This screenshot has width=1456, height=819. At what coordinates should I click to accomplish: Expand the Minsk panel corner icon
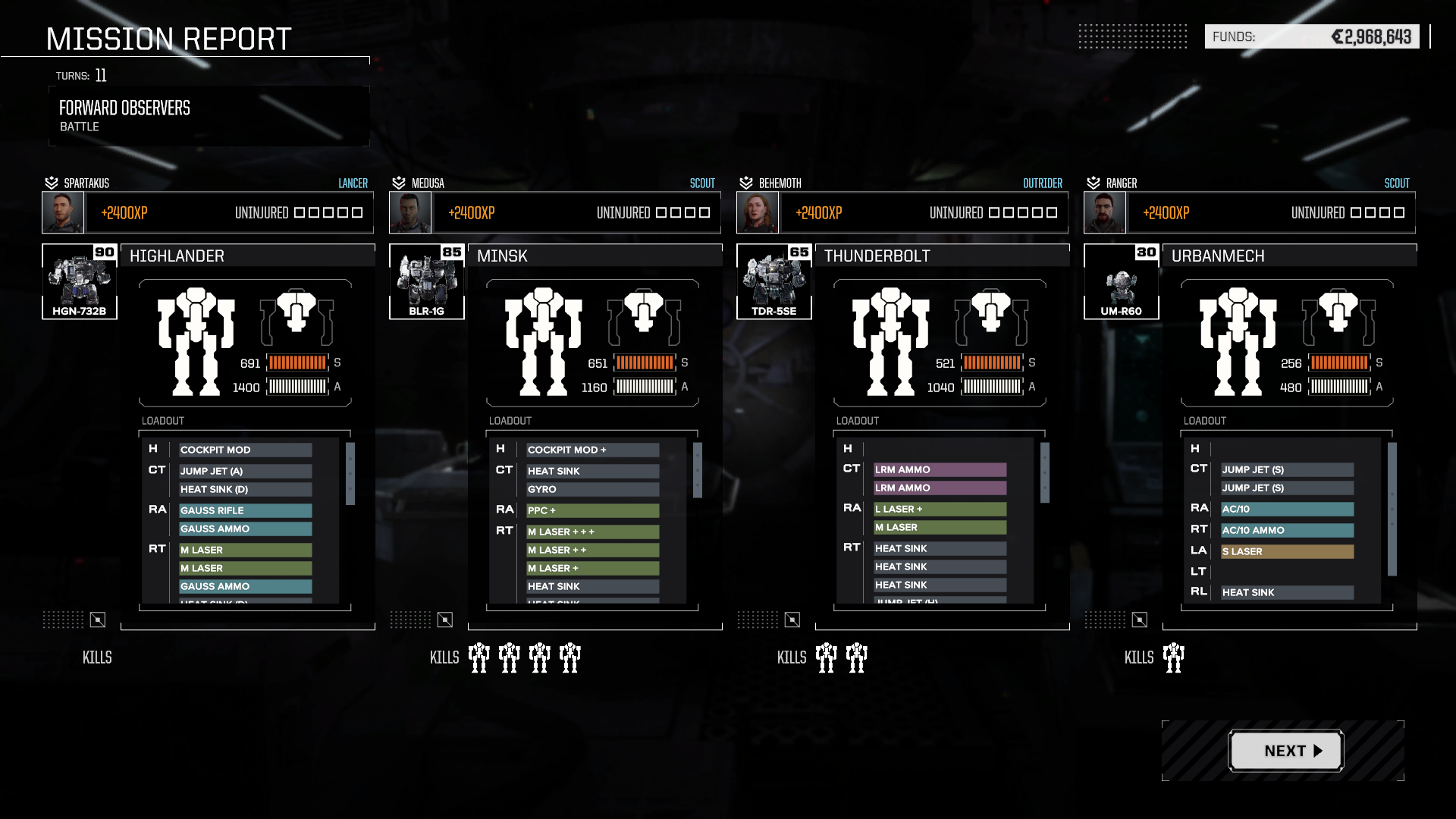click(x=445, y=620)
